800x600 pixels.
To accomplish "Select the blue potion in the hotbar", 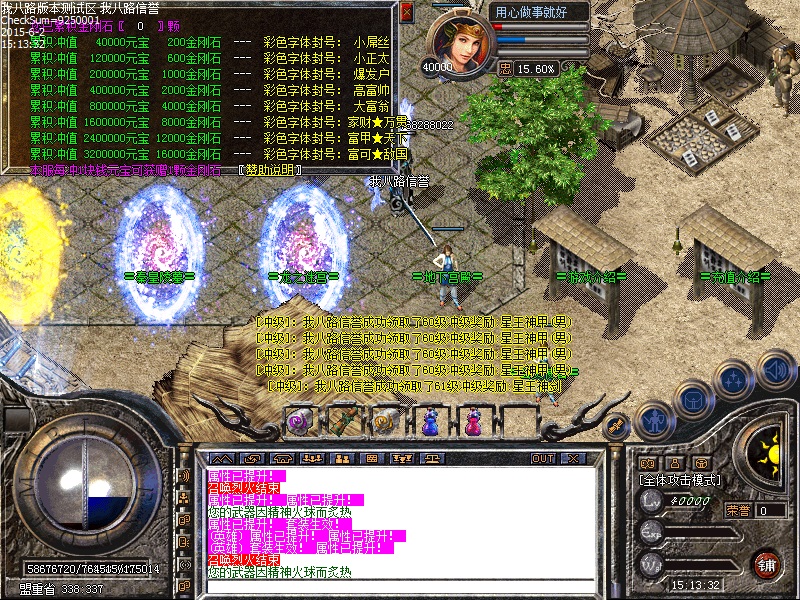I will point(431,421).
